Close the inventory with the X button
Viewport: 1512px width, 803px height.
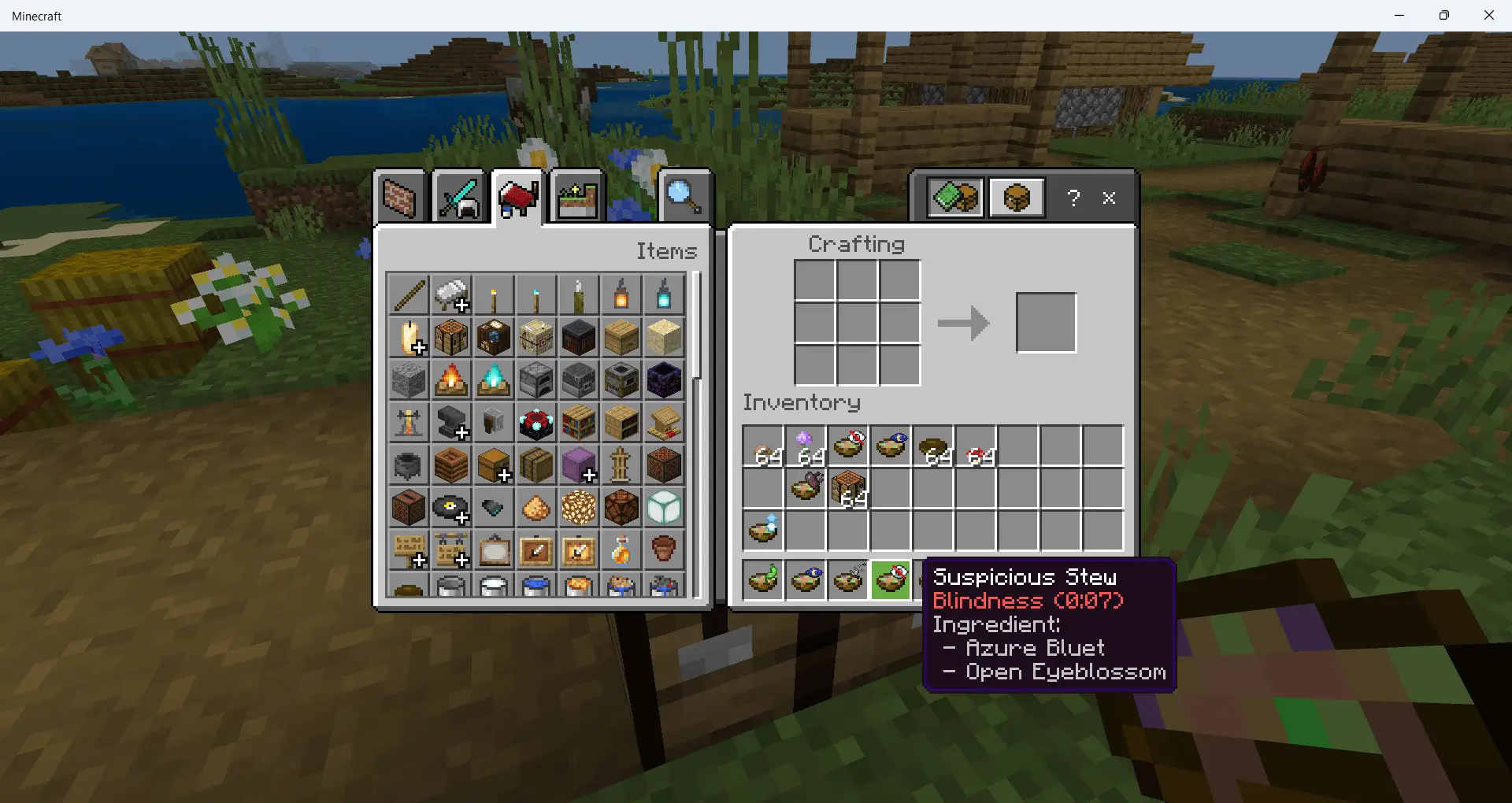[x=1109, y=198]
